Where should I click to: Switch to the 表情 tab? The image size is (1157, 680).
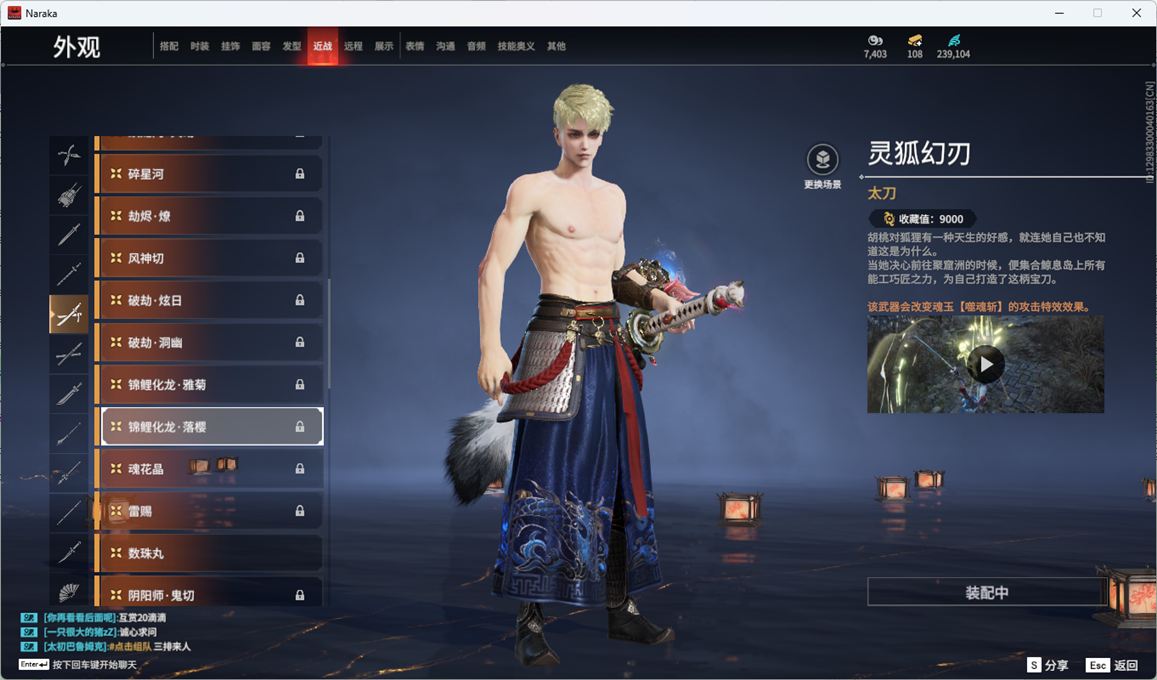415,46
